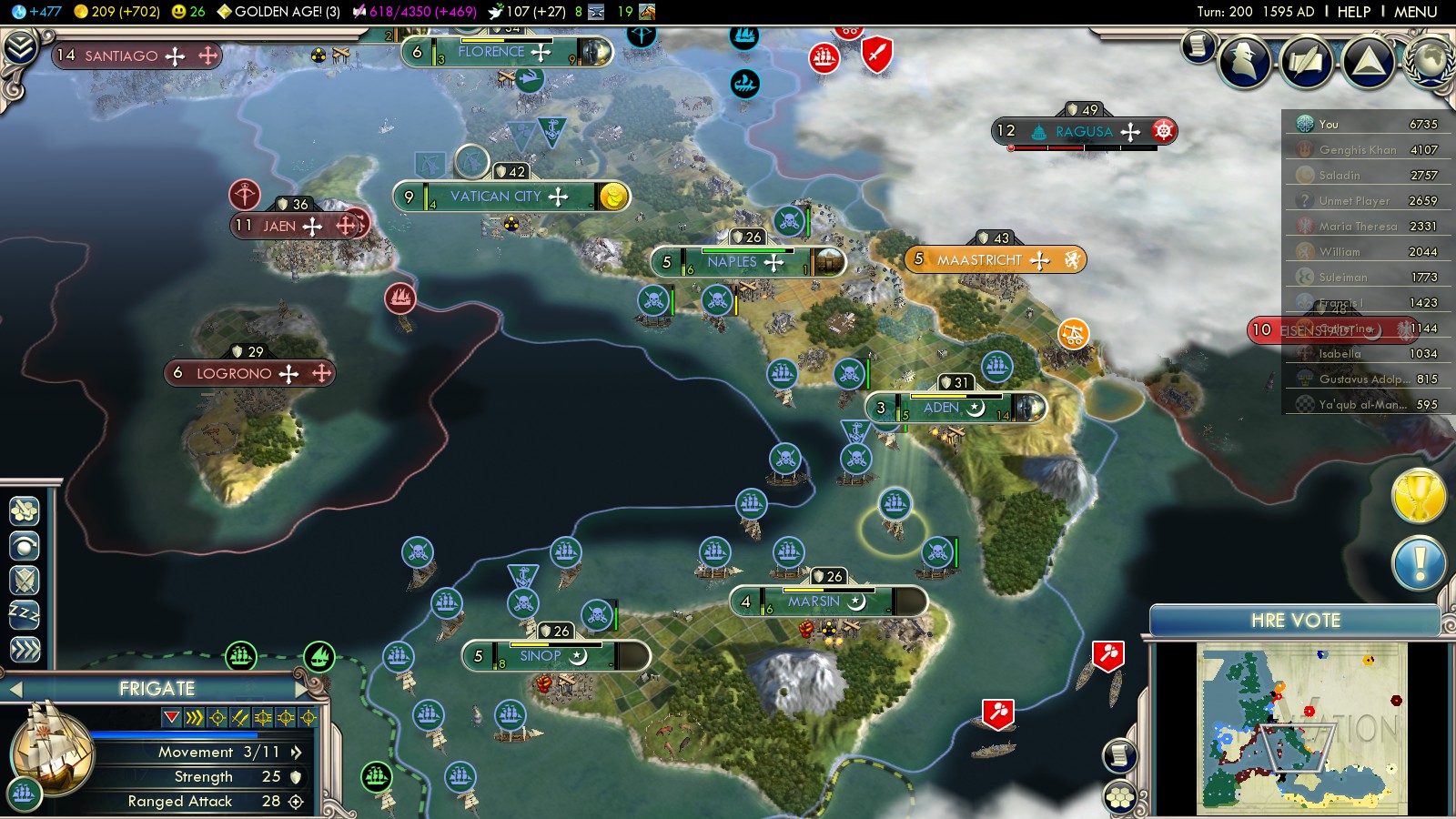Open the game MENU
Image resolution: width=1456 pixels, height=819 pixels.
[x=1415, y=12]
